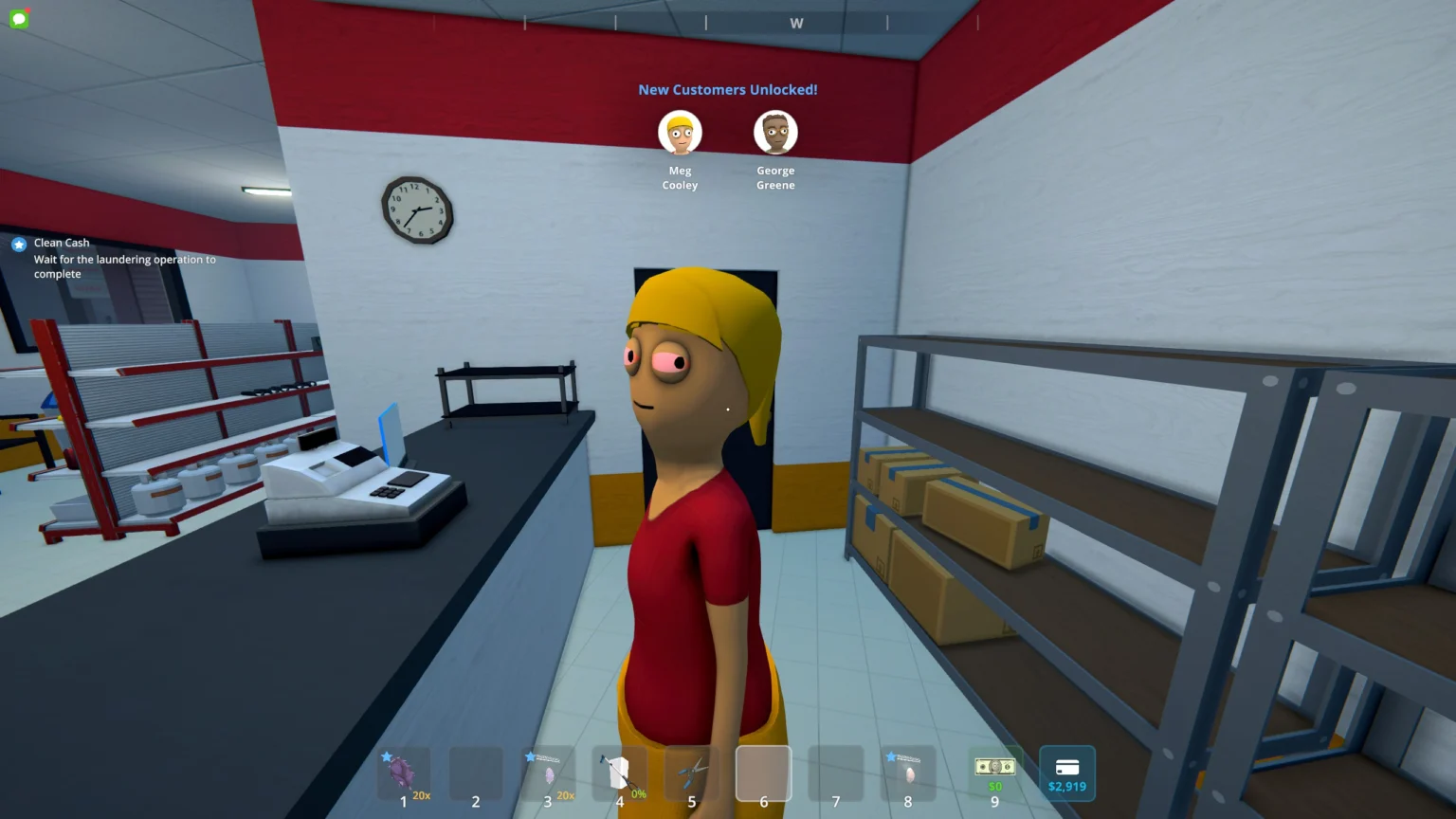Open the green chat bubble icon

click(18, 18)
